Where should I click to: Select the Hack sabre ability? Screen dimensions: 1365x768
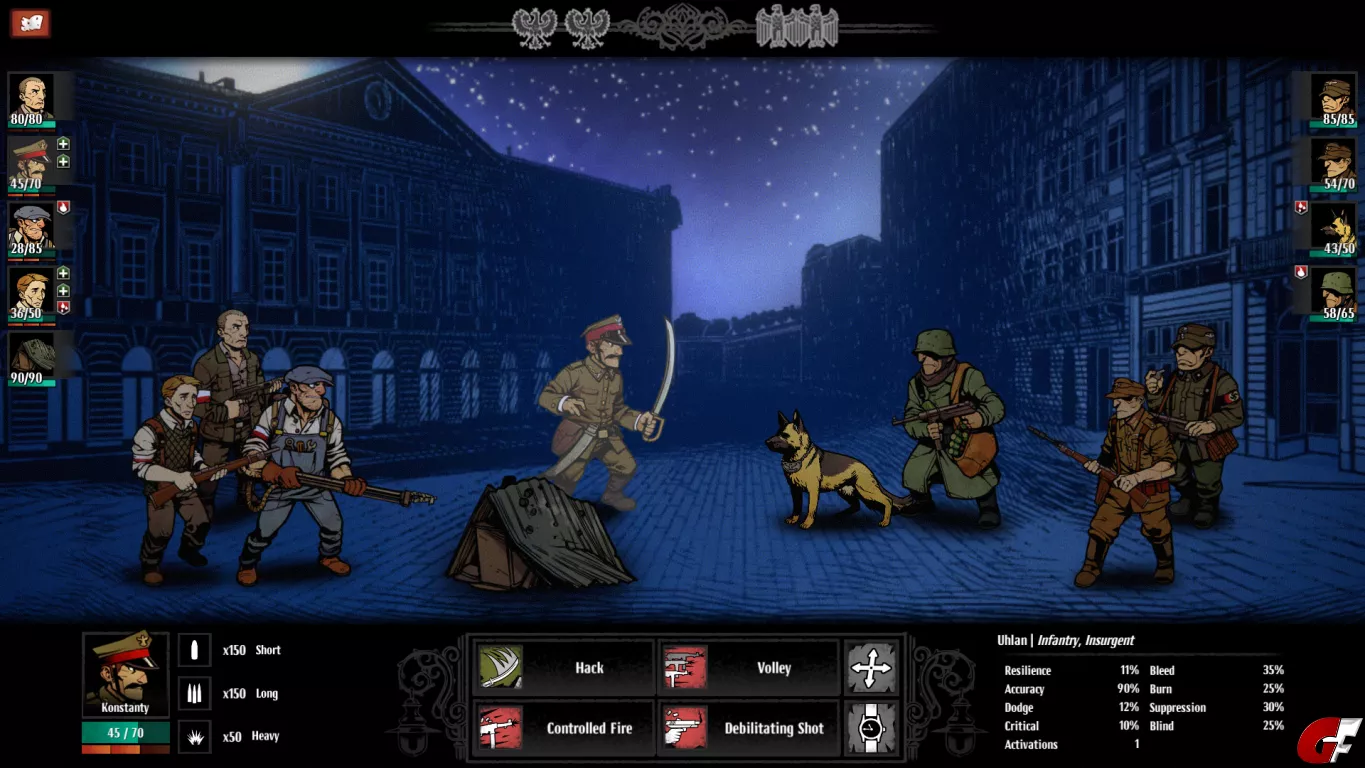(x=562, y=668)
